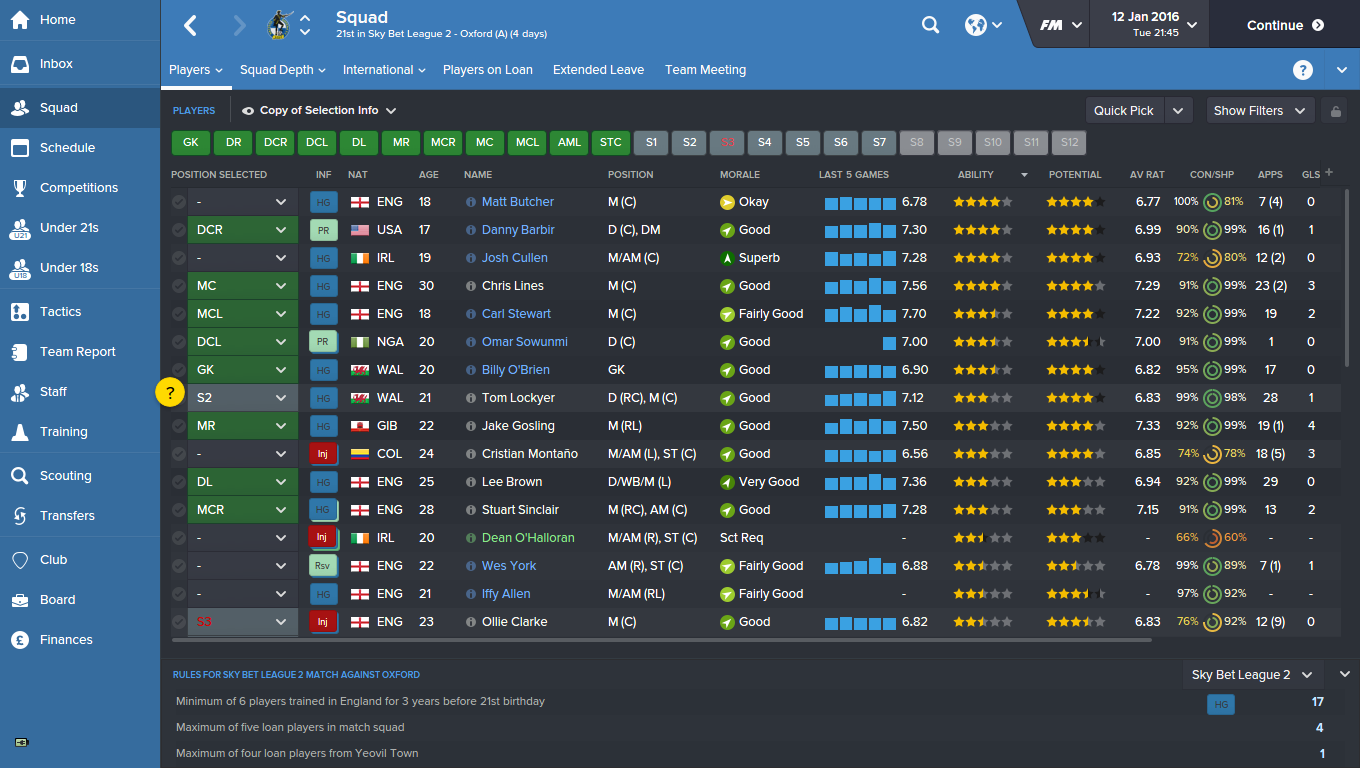Image resolution: width=1360 pixels, height=768 pixels.
Task: Click the padlock icon beside Show Filters
Action: [1334, 110]
